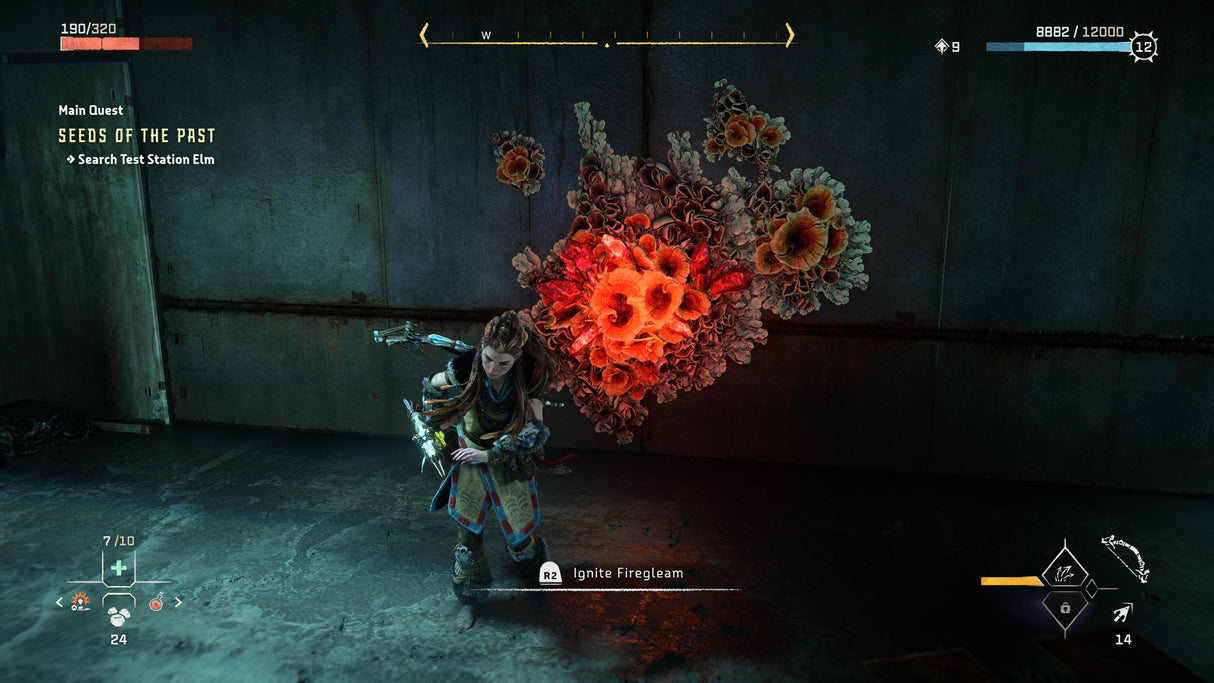Choose the red health potion flask
This screenshot has width=1214, height=683.
pyautogui.click(x=156, y=602)
